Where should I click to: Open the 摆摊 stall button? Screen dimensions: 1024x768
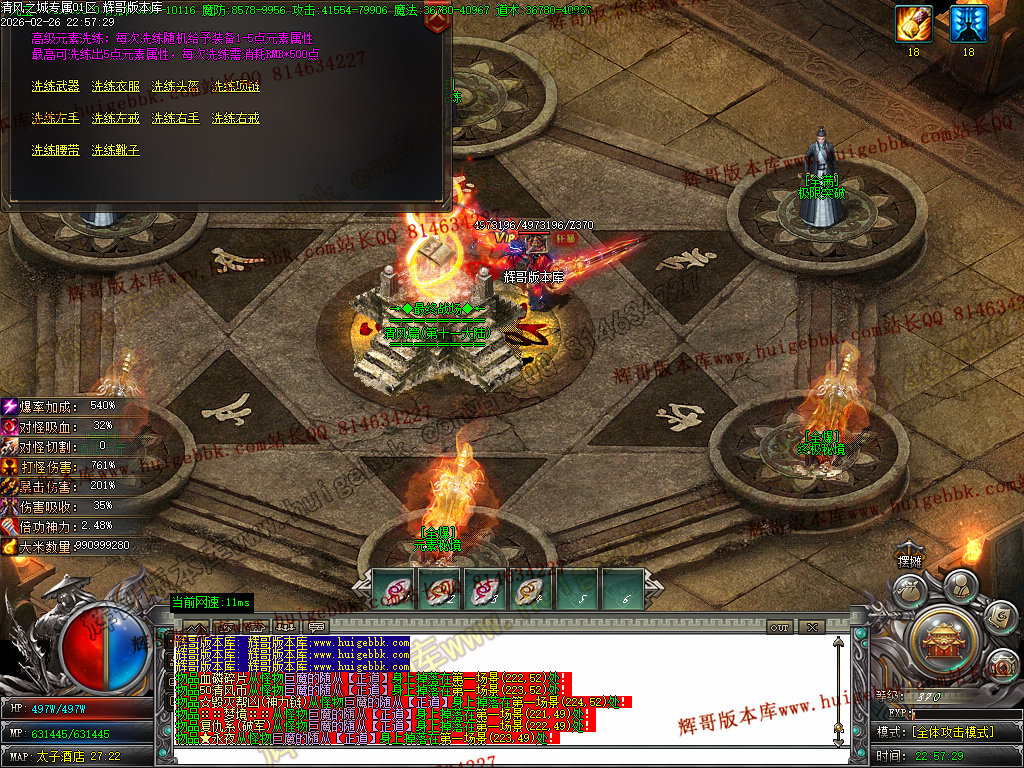(909, 561)
